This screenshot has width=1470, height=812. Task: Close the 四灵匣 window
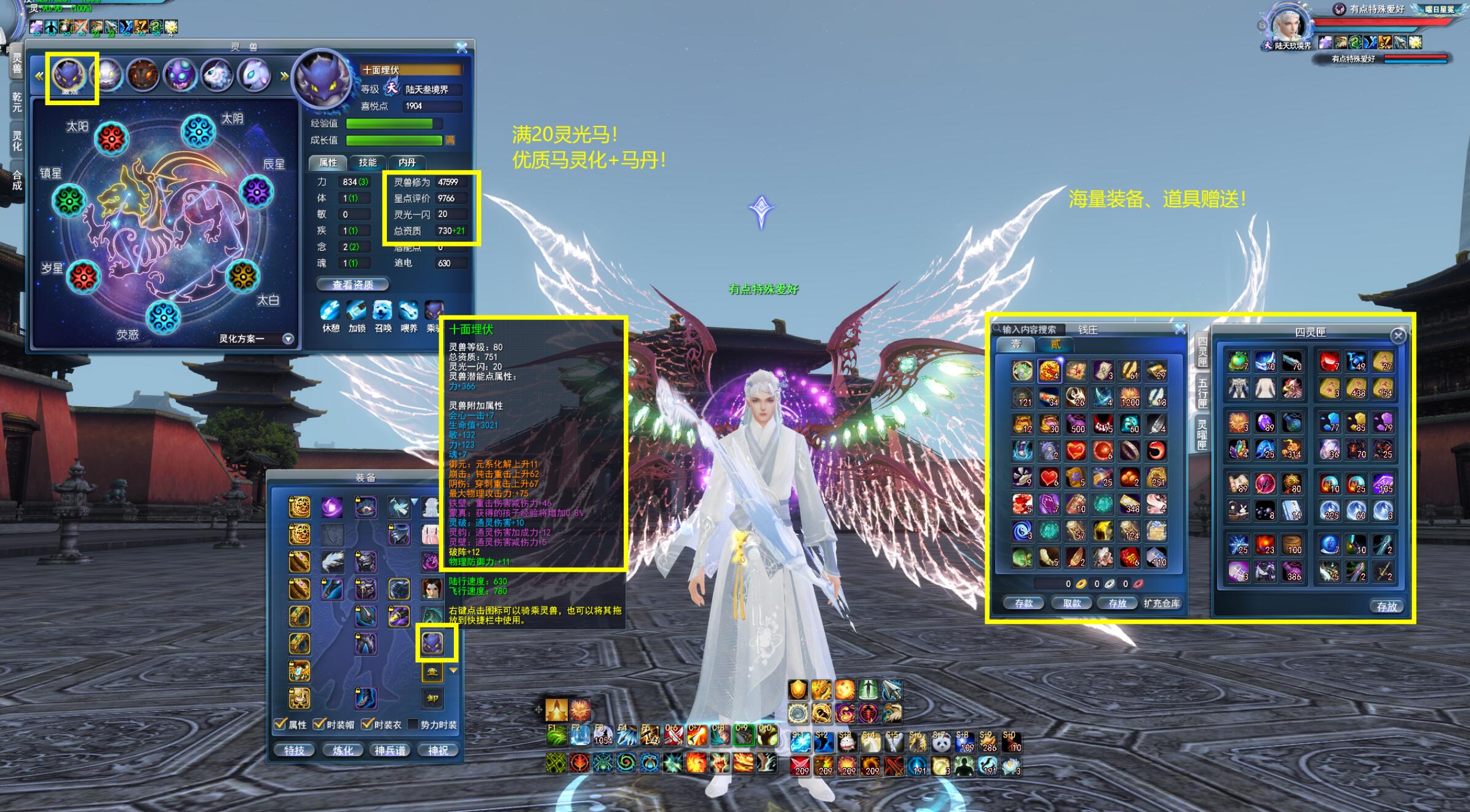[x=1398, y=336]
